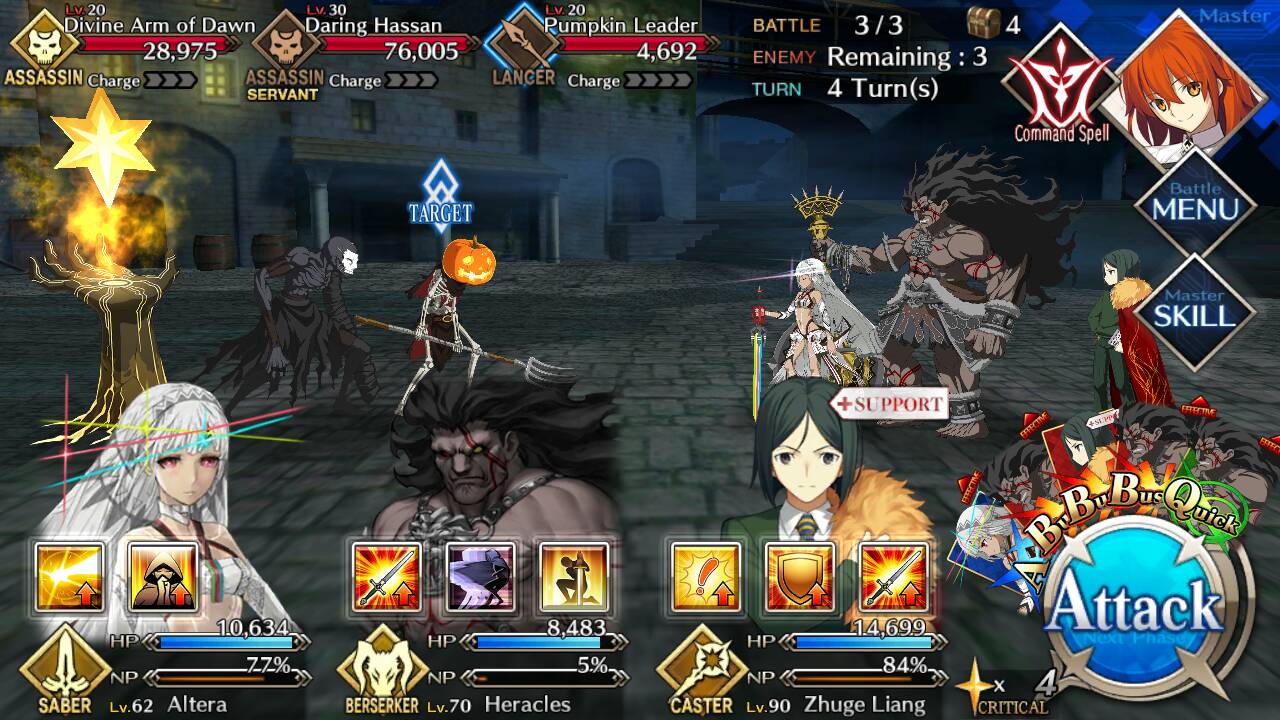Open the Battle Menu
The width and height of the screenshot is (1280, 720).
(1195, 203)
